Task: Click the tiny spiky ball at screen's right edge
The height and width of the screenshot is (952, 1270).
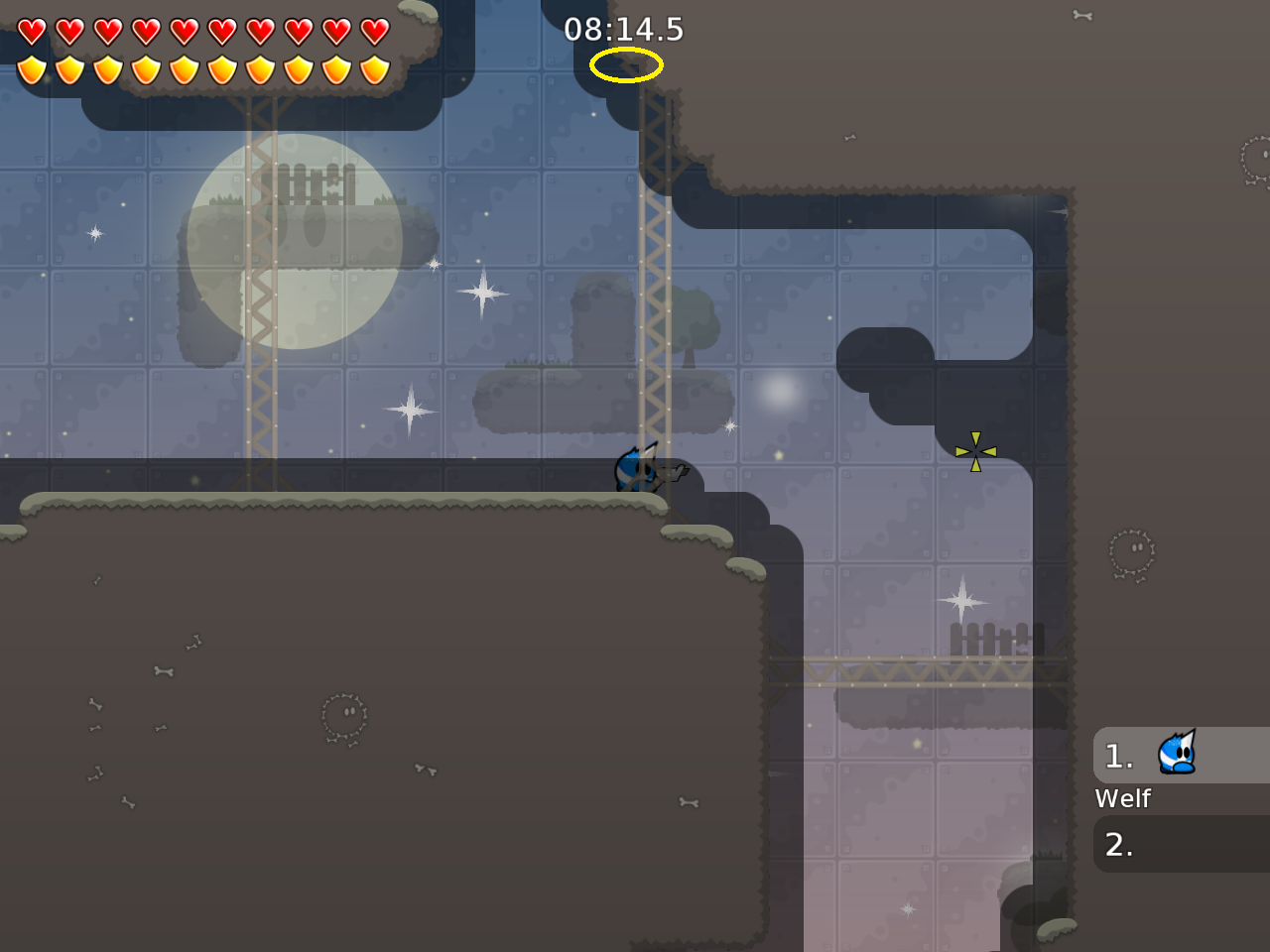Action: 1262,159
